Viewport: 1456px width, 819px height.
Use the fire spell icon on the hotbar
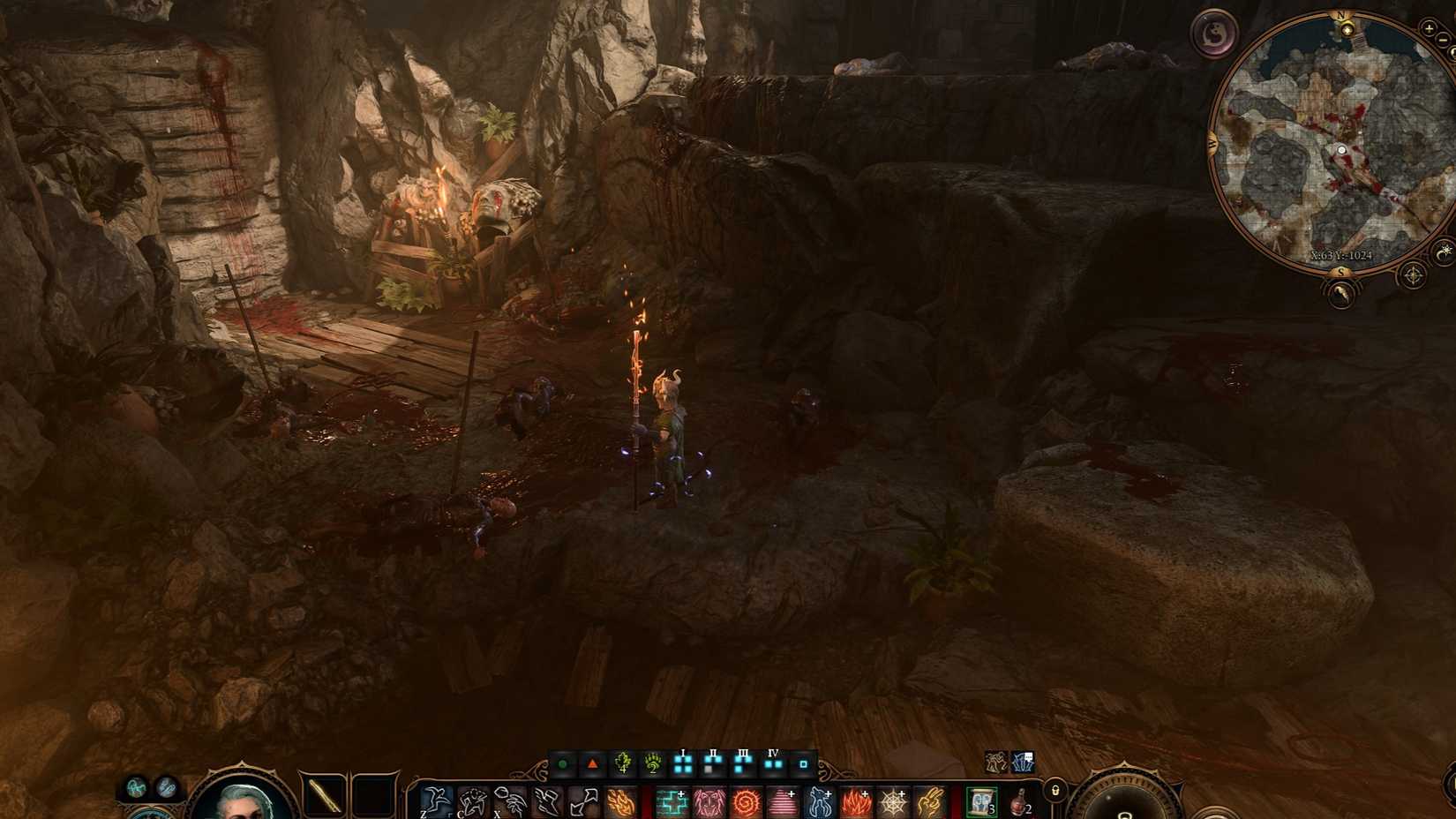619,800
